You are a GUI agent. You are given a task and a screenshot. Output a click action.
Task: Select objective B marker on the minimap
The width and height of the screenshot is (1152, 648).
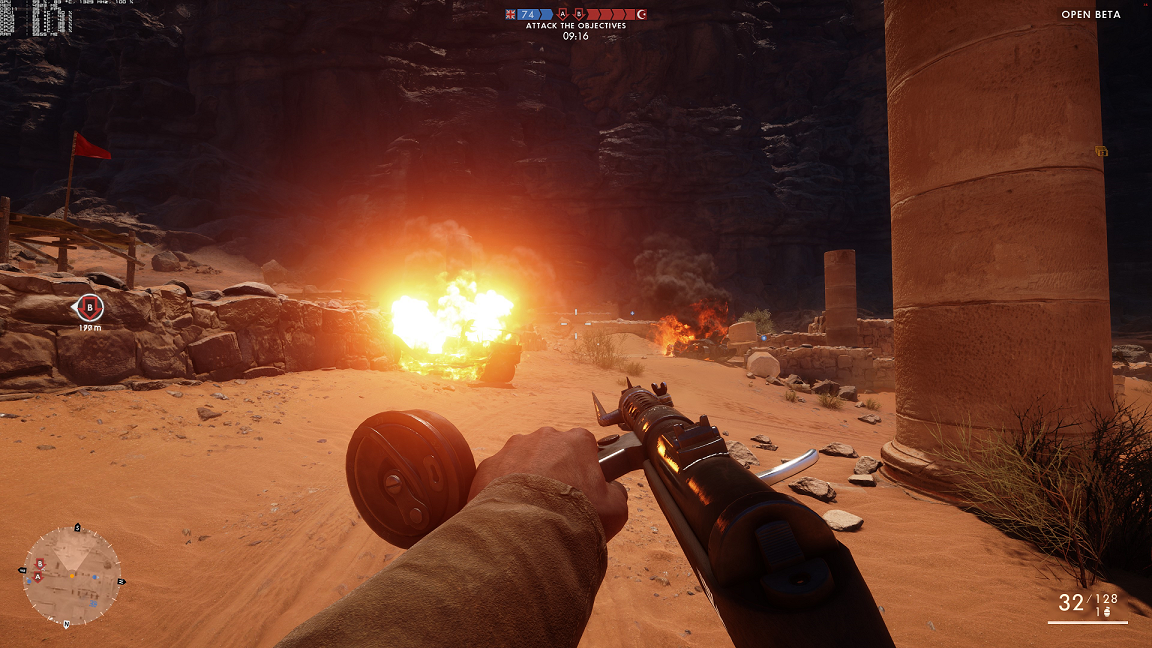pos(41,564)
